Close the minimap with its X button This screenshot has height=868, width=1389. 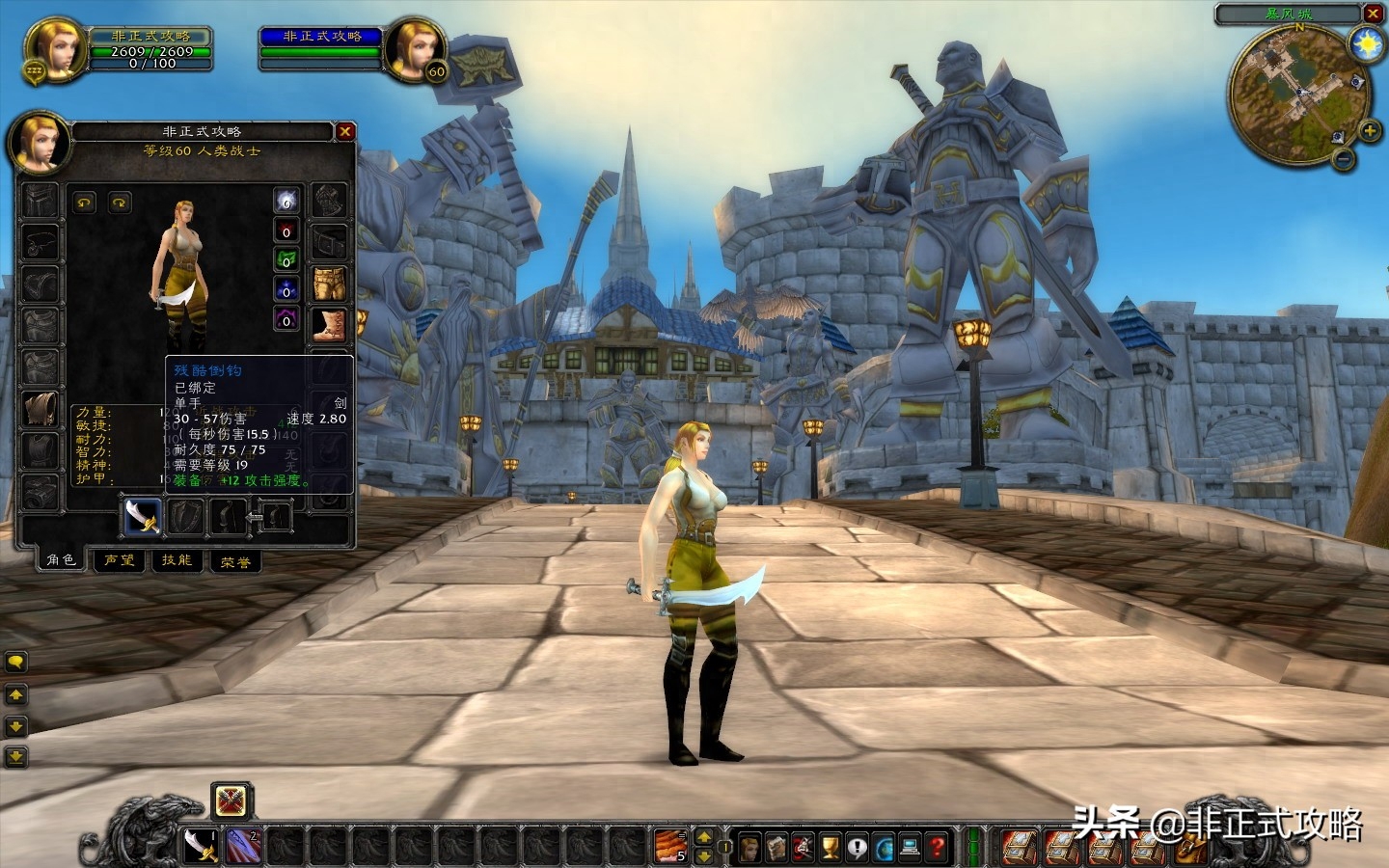[1373, 14]
